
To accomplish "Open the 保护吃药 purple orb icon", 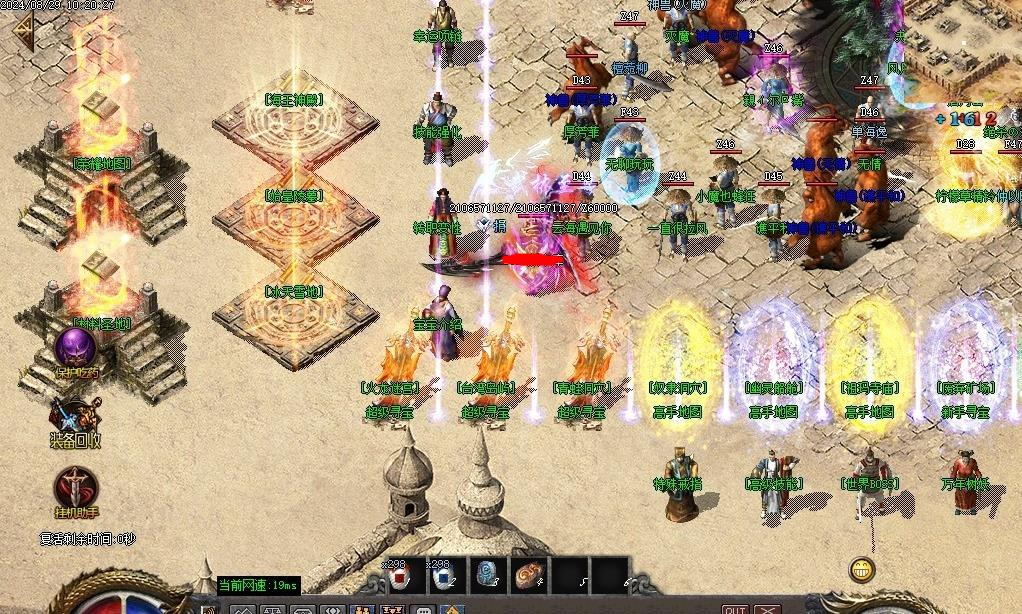I will tap(75, 348).
